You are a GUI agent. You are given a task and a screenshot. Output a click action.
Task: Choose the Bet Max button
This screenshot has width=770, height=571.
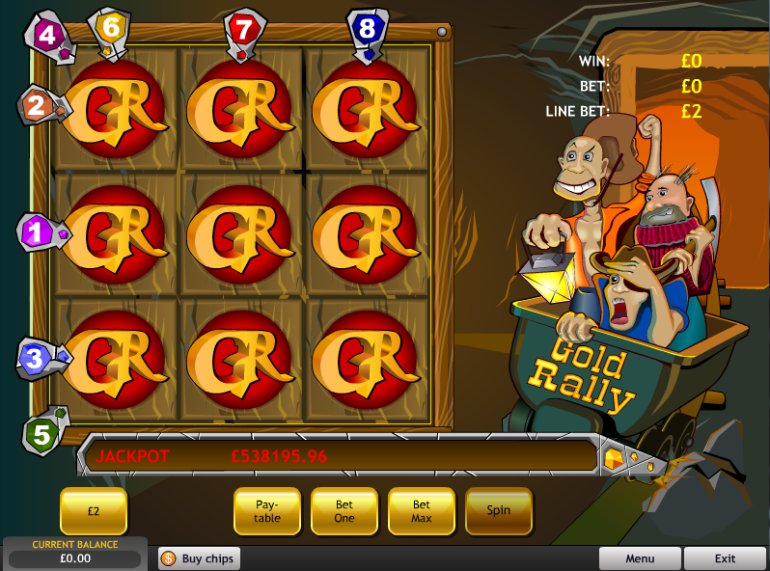(421, 510)
